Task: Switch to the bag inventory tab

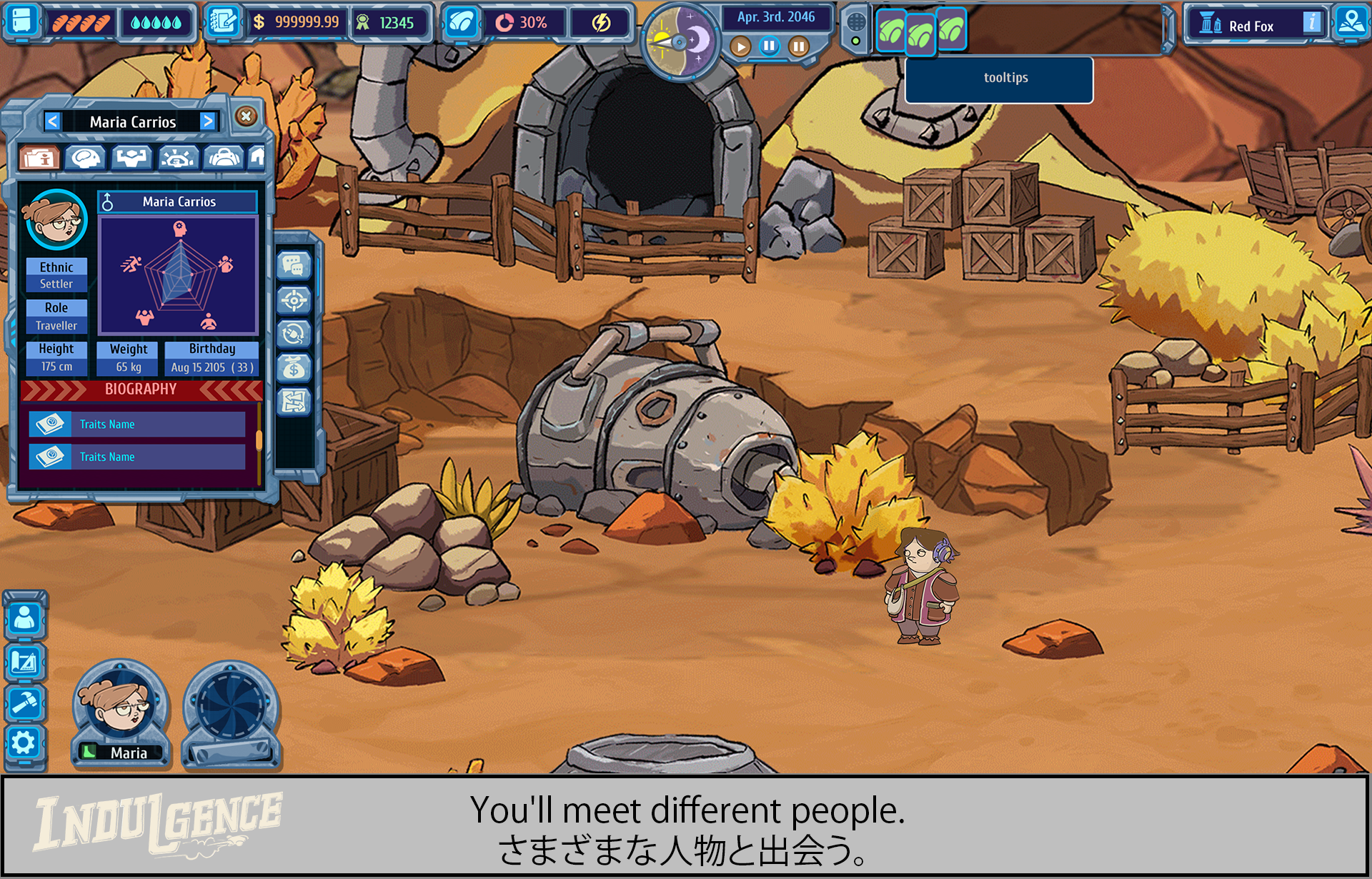Action: [x=224, y=157]
